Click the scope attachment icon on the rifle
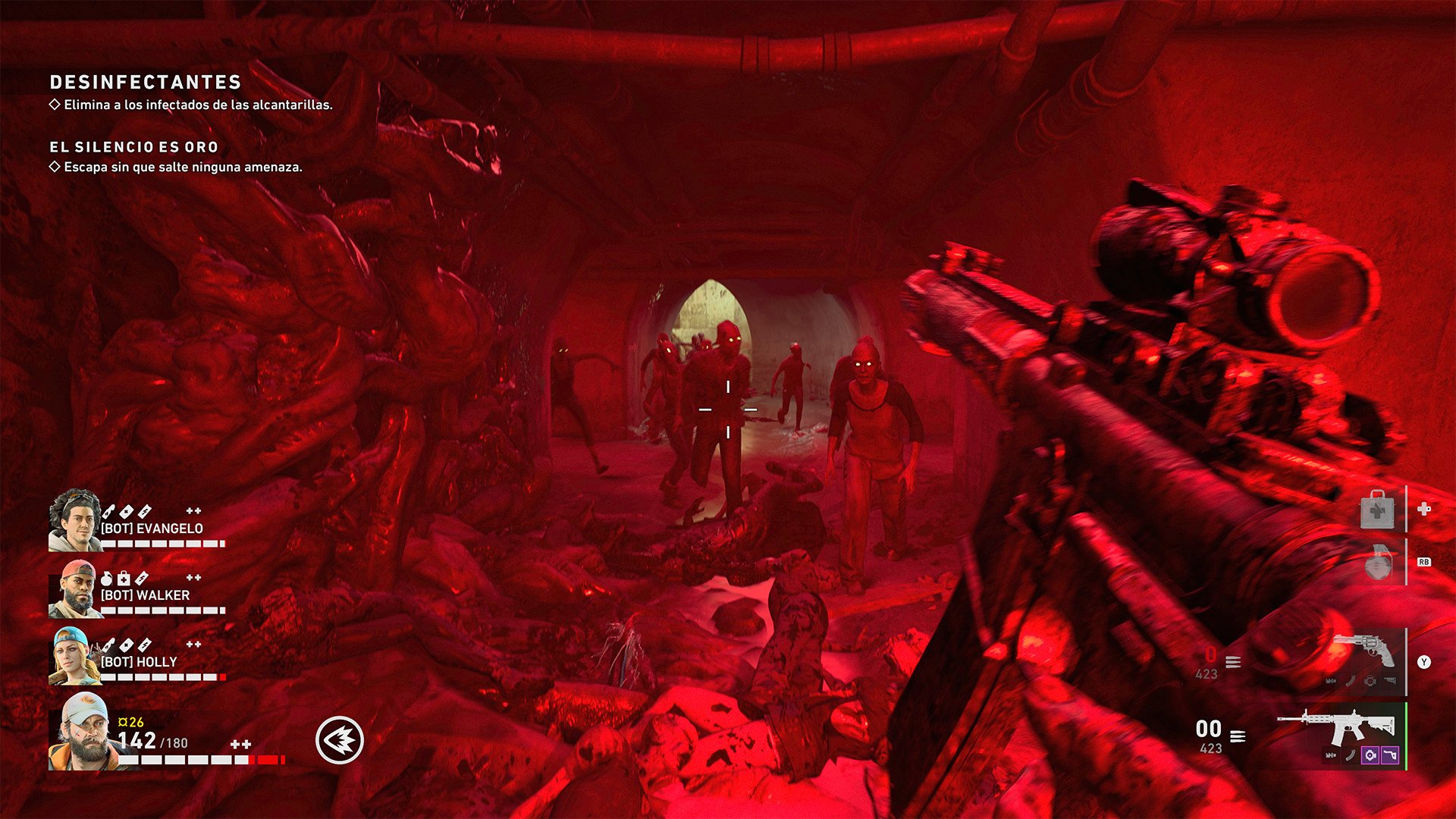 pyautogui.click(x=1370, y=755)
